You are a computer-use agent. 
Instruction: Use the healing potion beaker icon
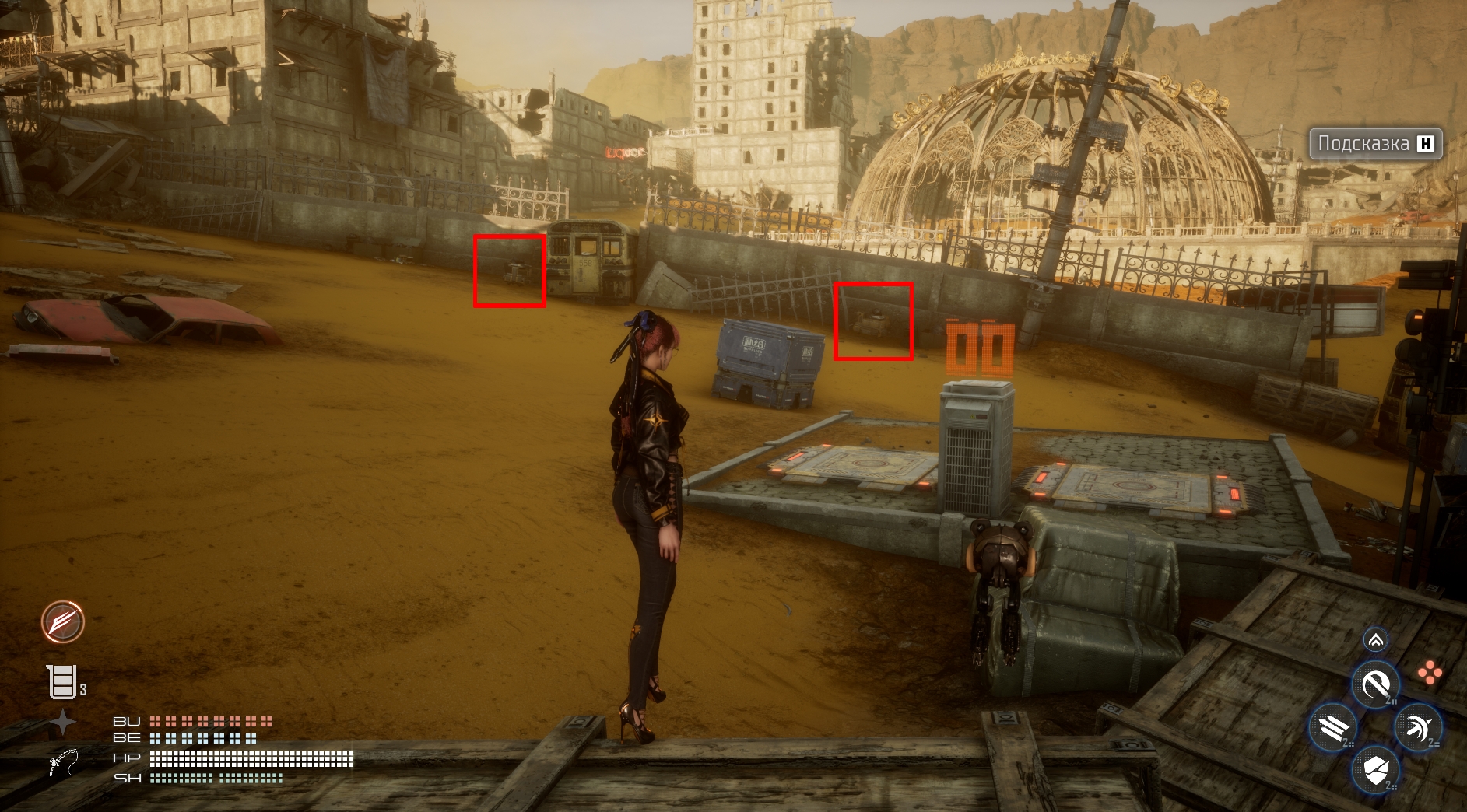[62, 681]
